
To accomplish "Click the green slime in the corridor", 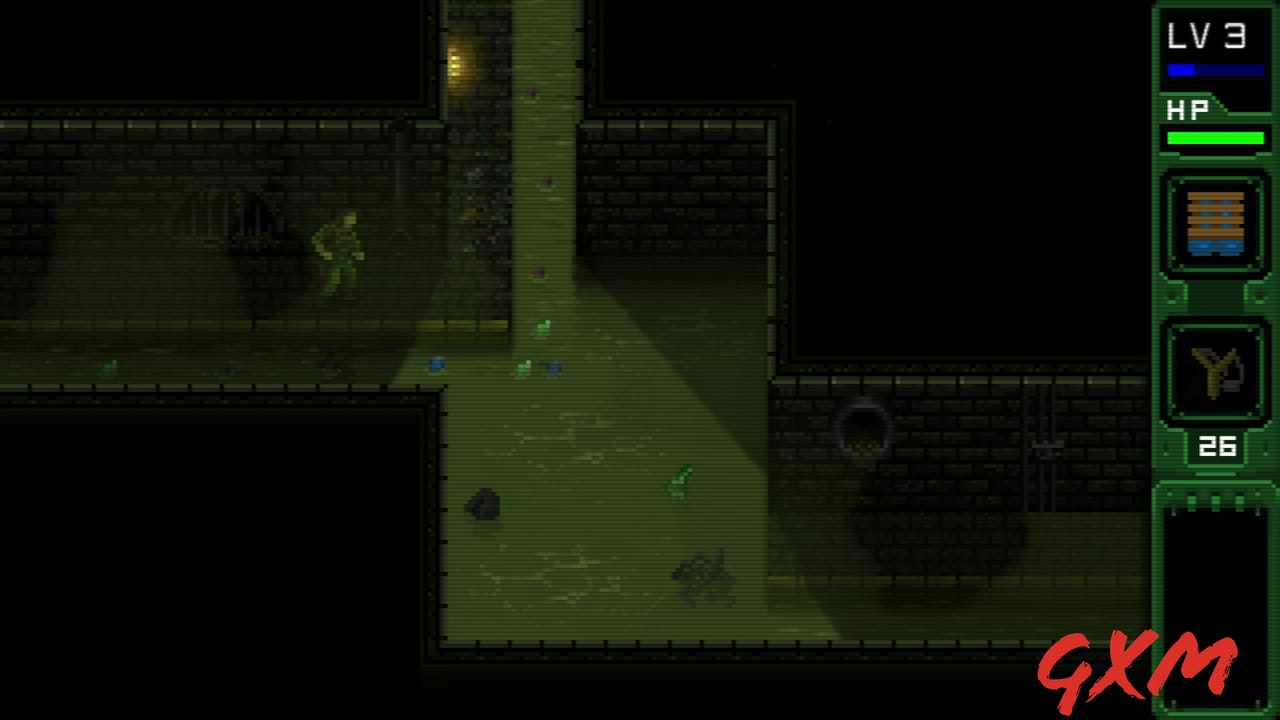I will [681, 480].
